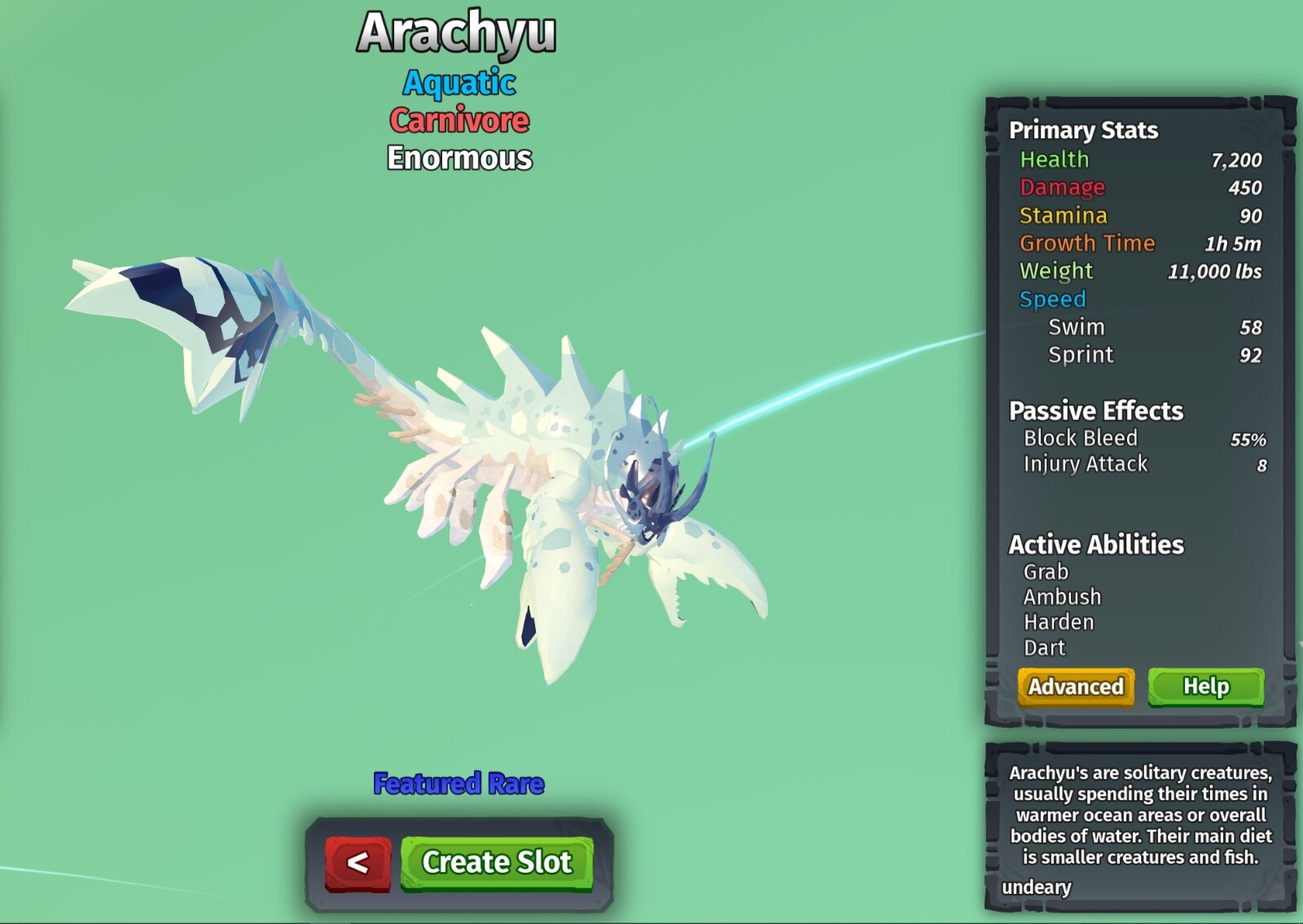Click the Block Bleed passive effect
1303x924 pixels.
(x=1080, y=438)
